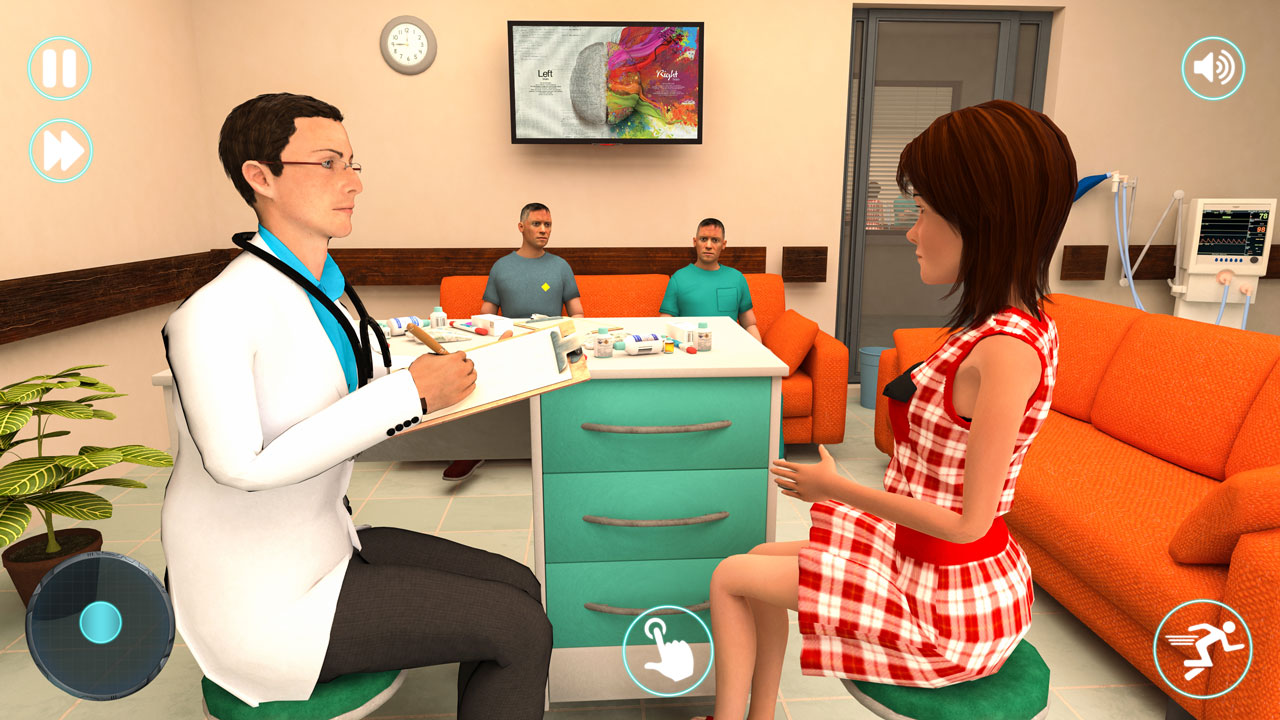
Task: Activate the fast forward icon
Action: tap(60, 148)
